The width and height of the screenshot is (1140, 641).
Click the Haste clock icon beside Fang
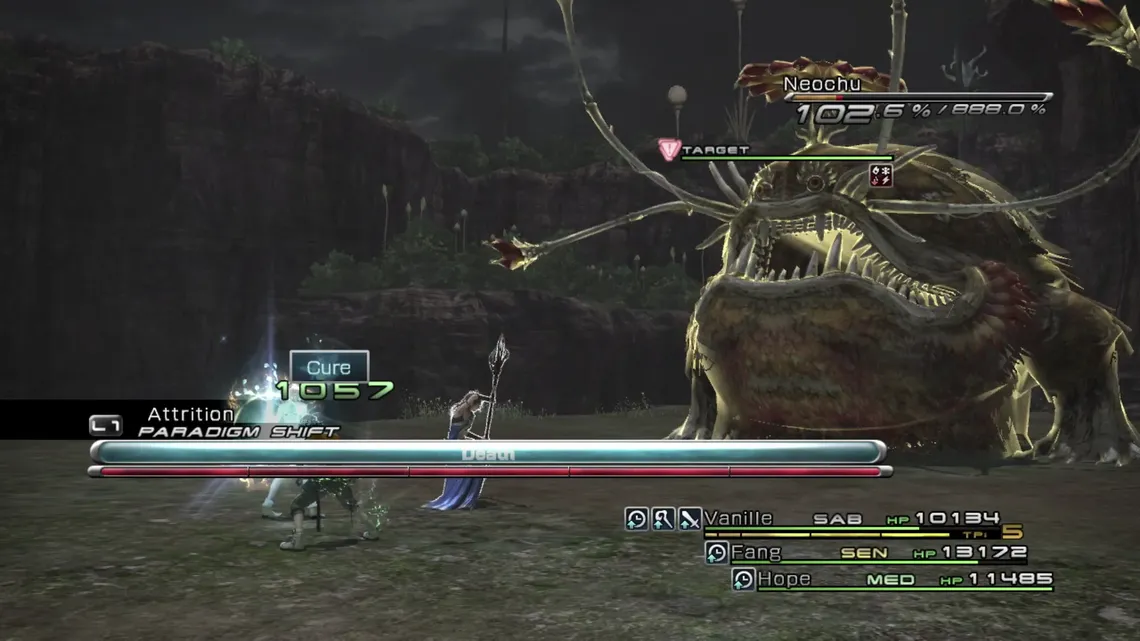coord(716,553)
